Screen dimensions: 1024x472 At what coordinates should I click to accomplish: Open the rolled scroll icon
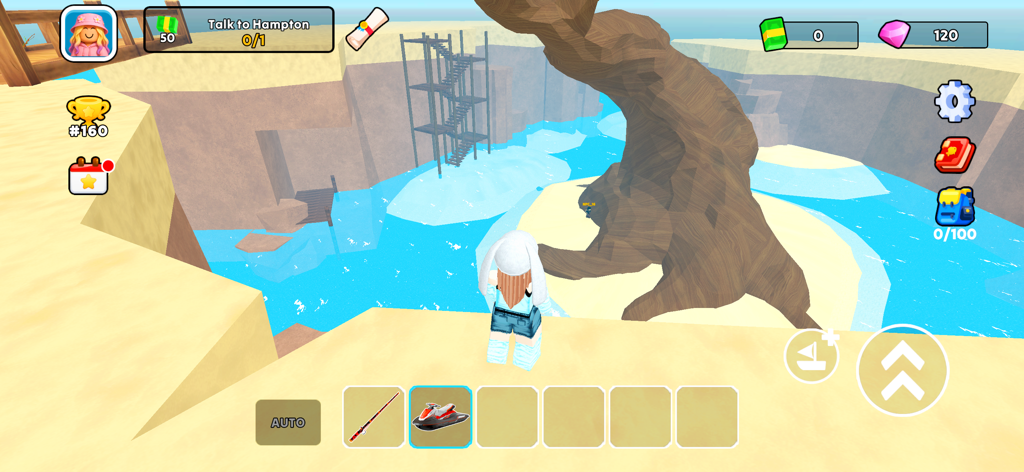(366, 28)
